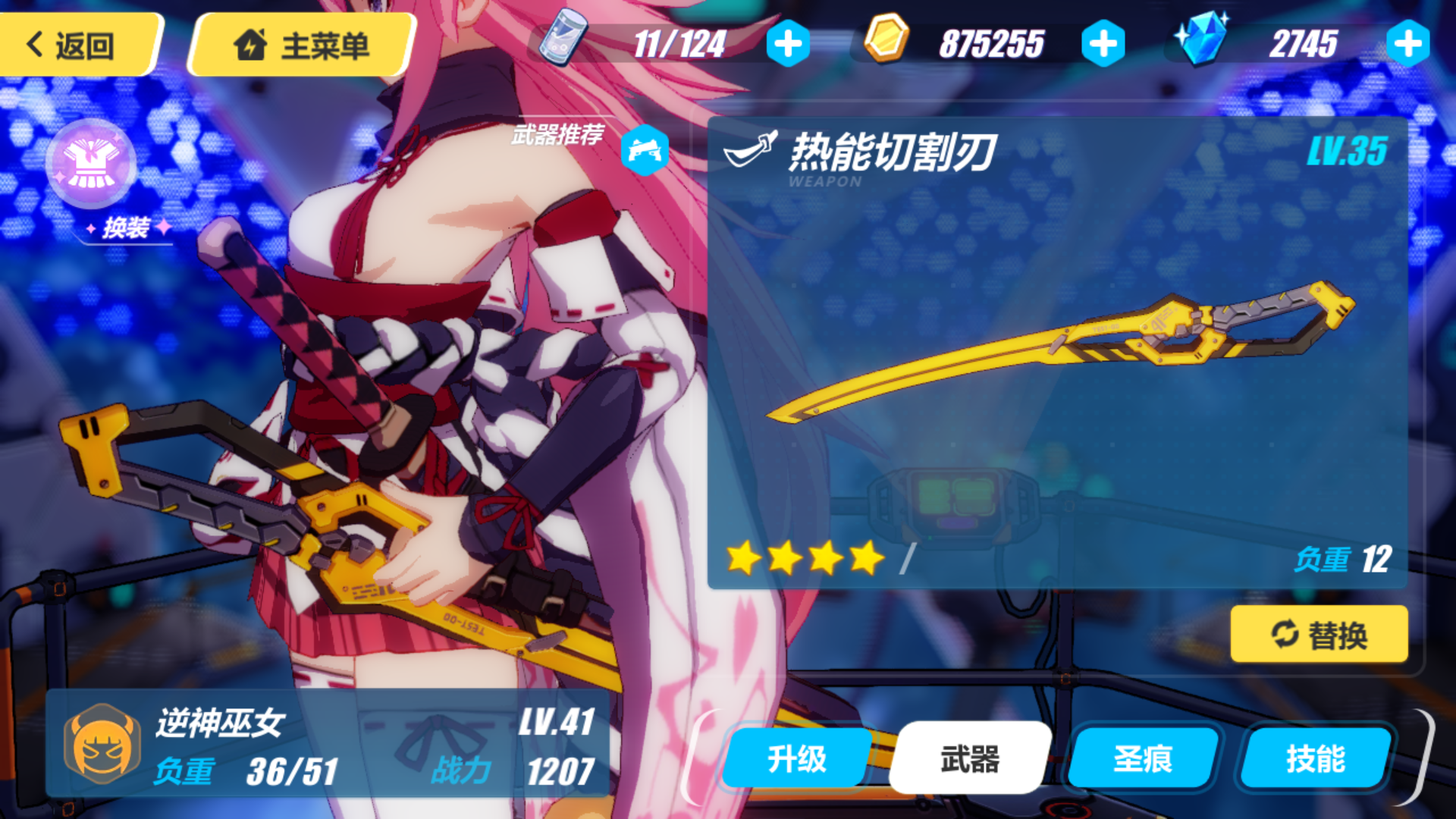Select the weapon recommendation gun icon

point(644,149)
